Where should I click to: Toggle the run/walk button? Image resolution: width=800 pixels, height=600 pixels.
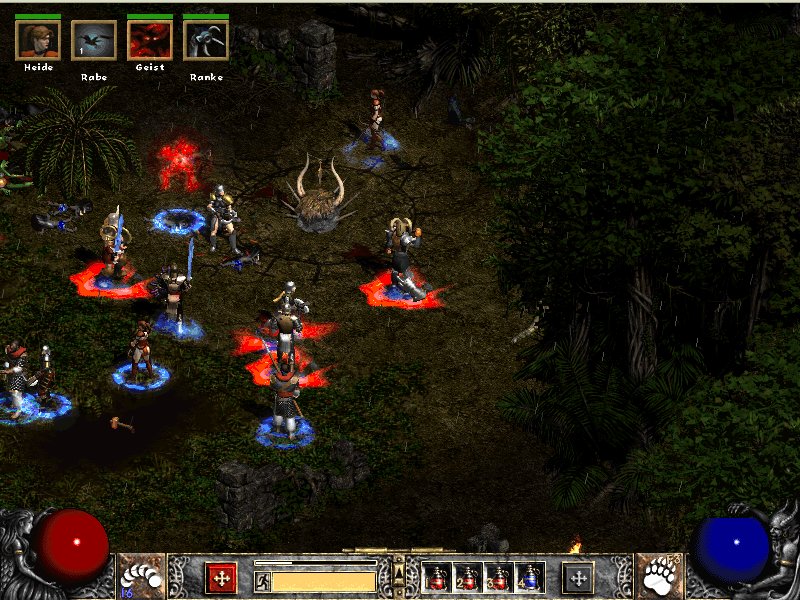pyautogui.click(x=262, y=580)
